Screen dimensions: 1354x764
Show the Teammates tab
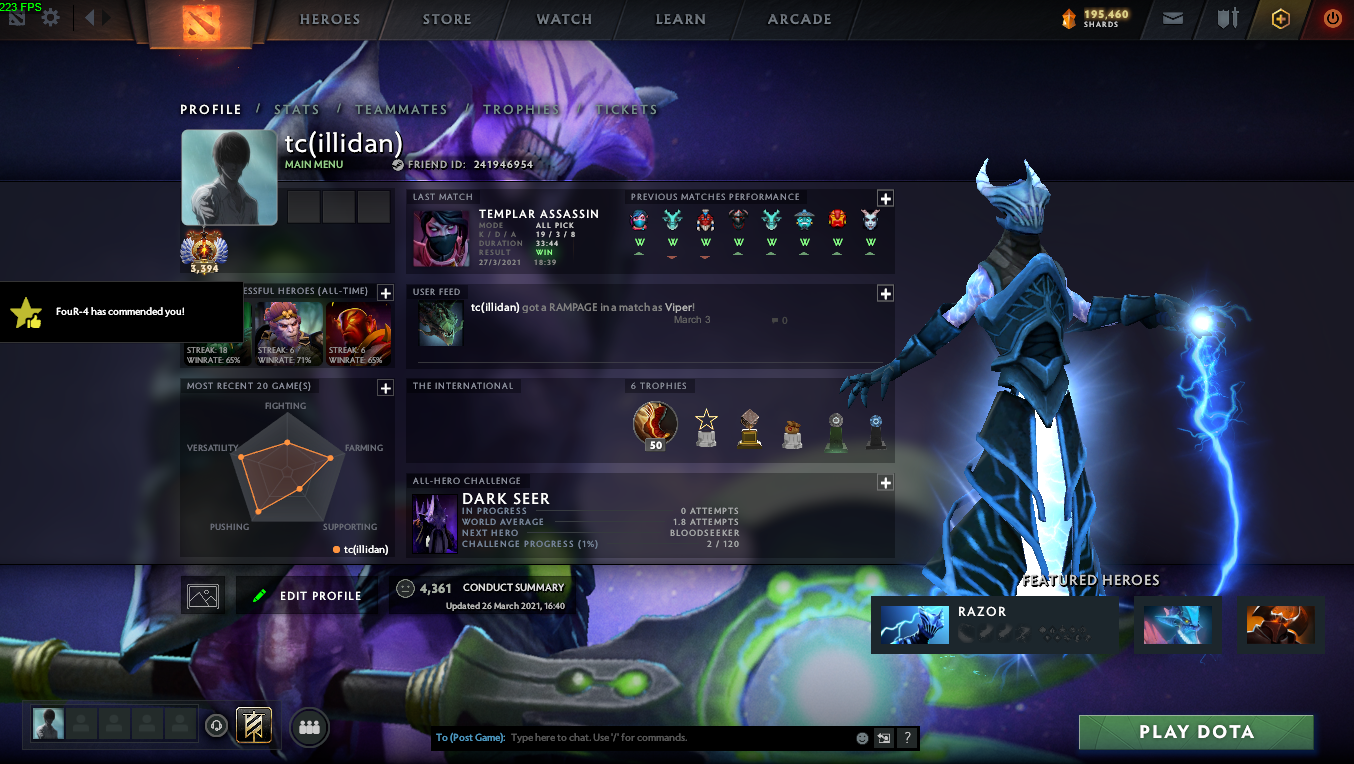tap(401, 110)
